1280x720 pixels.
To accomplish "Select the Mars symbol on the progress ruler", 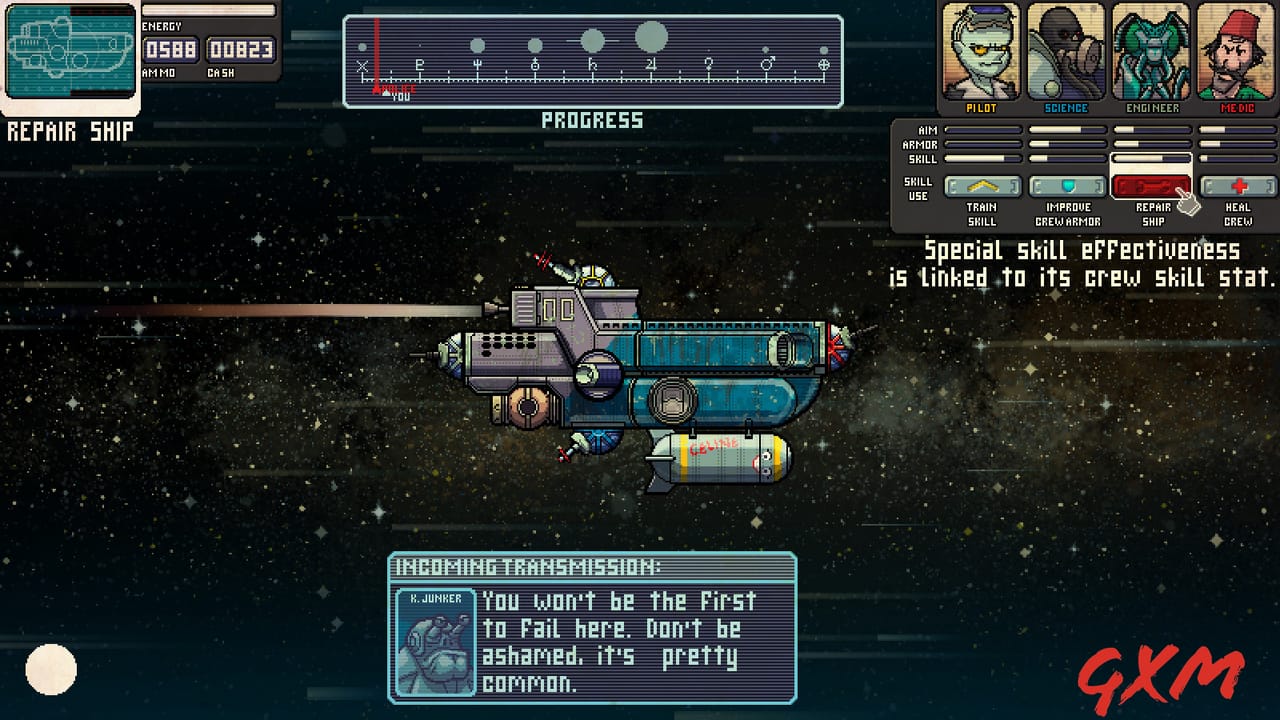I will point(766,62).
